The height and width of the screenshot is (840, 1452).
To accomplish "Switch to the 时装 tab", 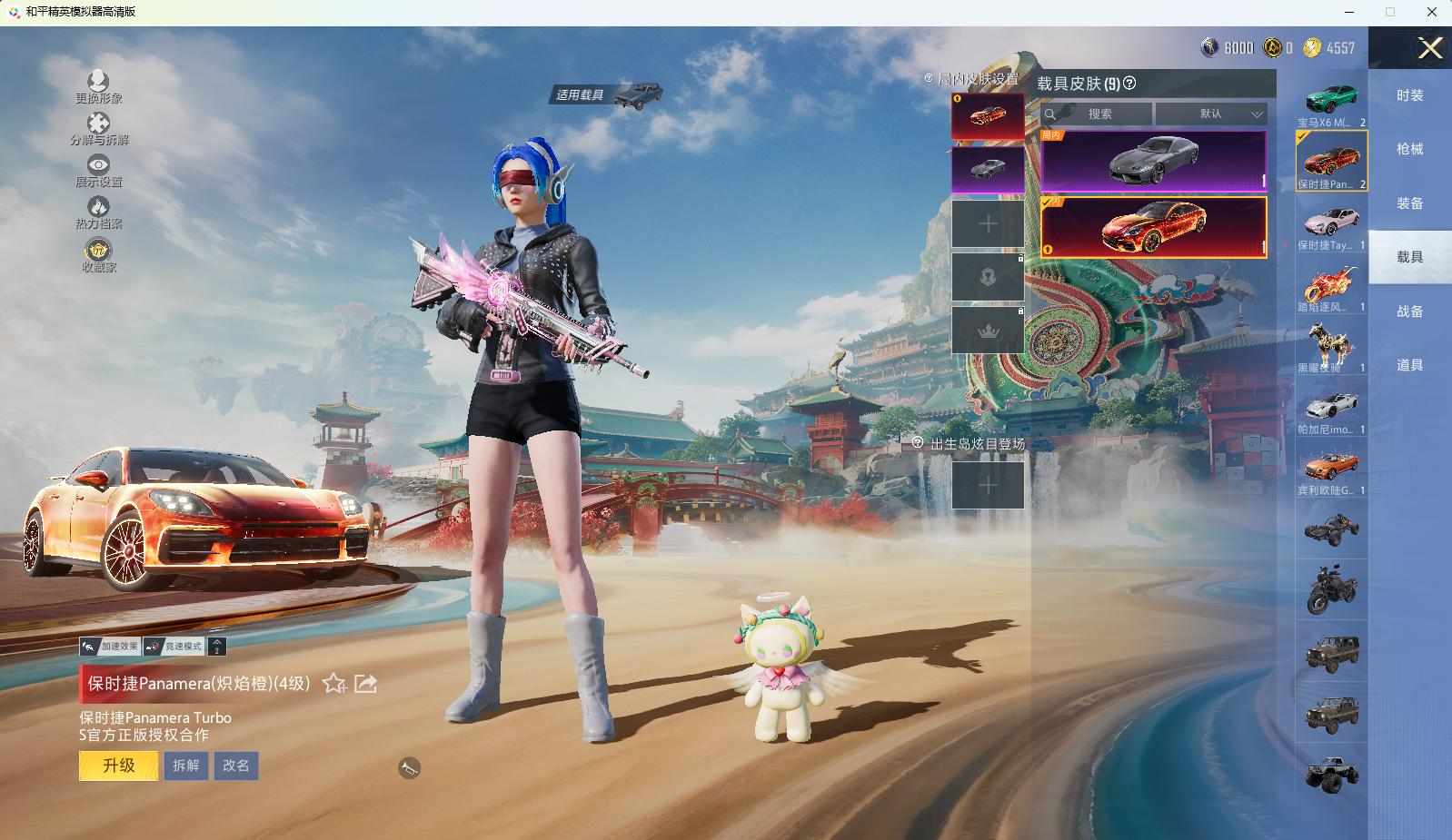I will coord(1409,95).
